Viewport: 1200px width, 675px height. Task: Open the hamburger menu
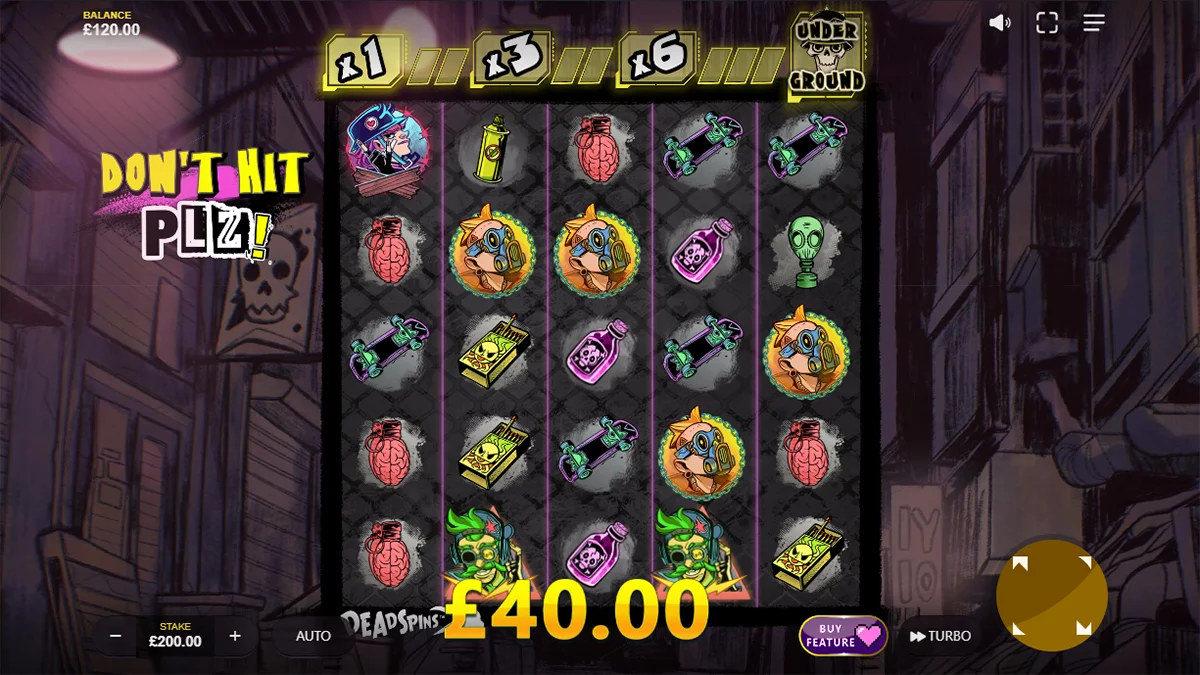[x=1094, y=23]
